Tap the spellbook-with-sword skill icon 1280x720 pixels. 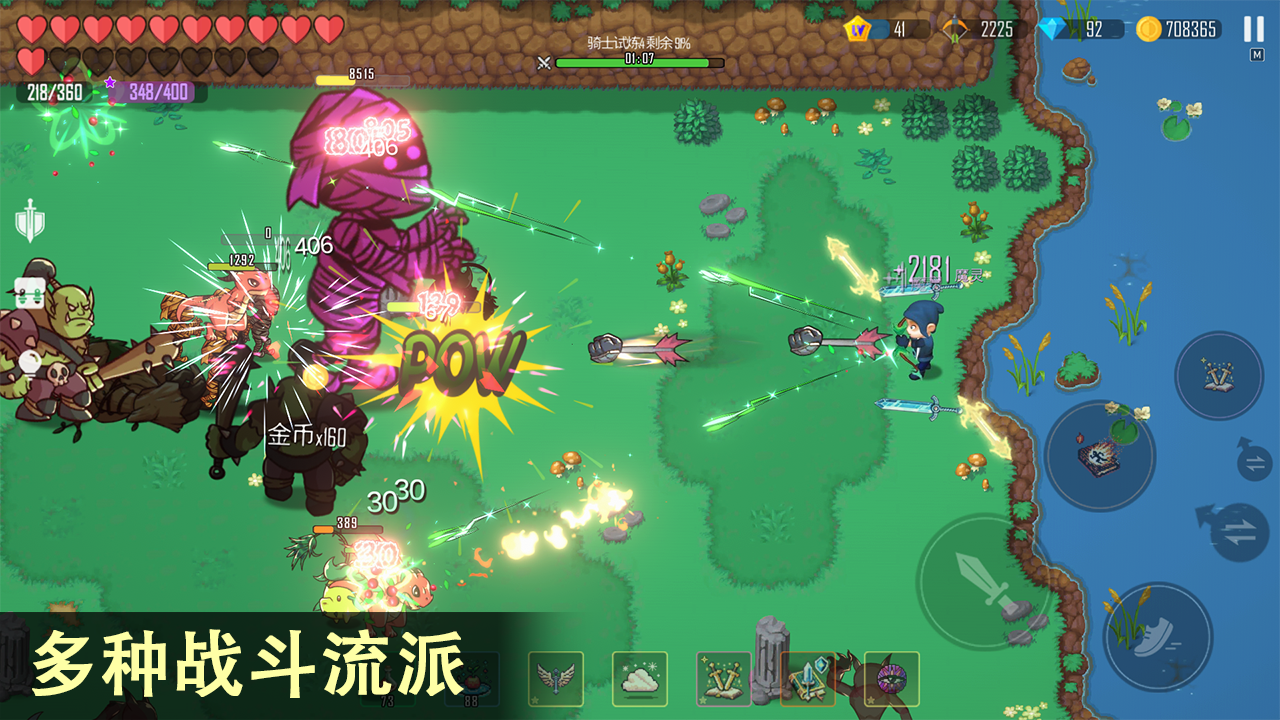click(x=809, y=681)
